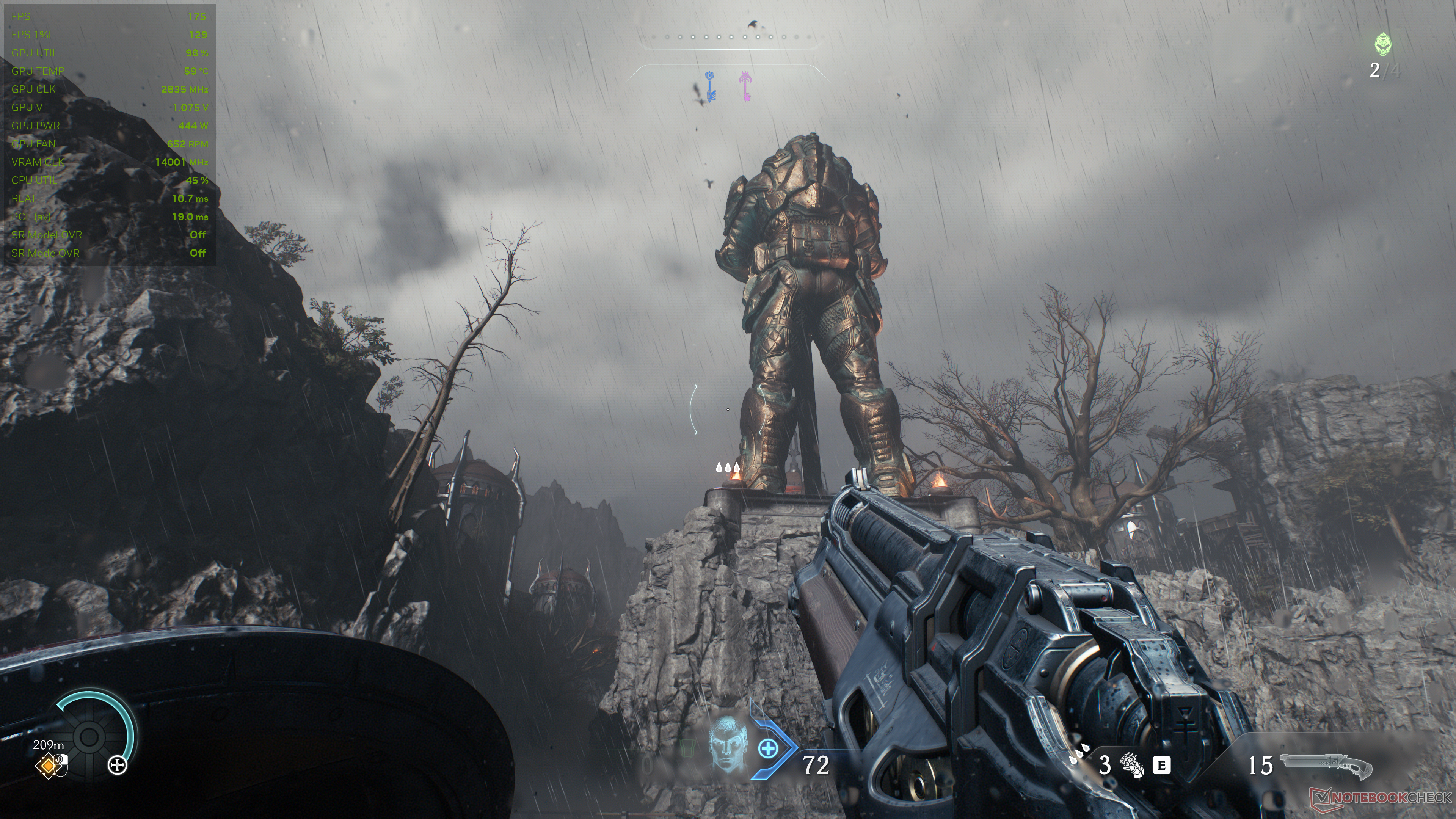Activate the spiked gauntlet melee icon
The width and height of the screenshot is (1456, 819).
click(1132, 765)
